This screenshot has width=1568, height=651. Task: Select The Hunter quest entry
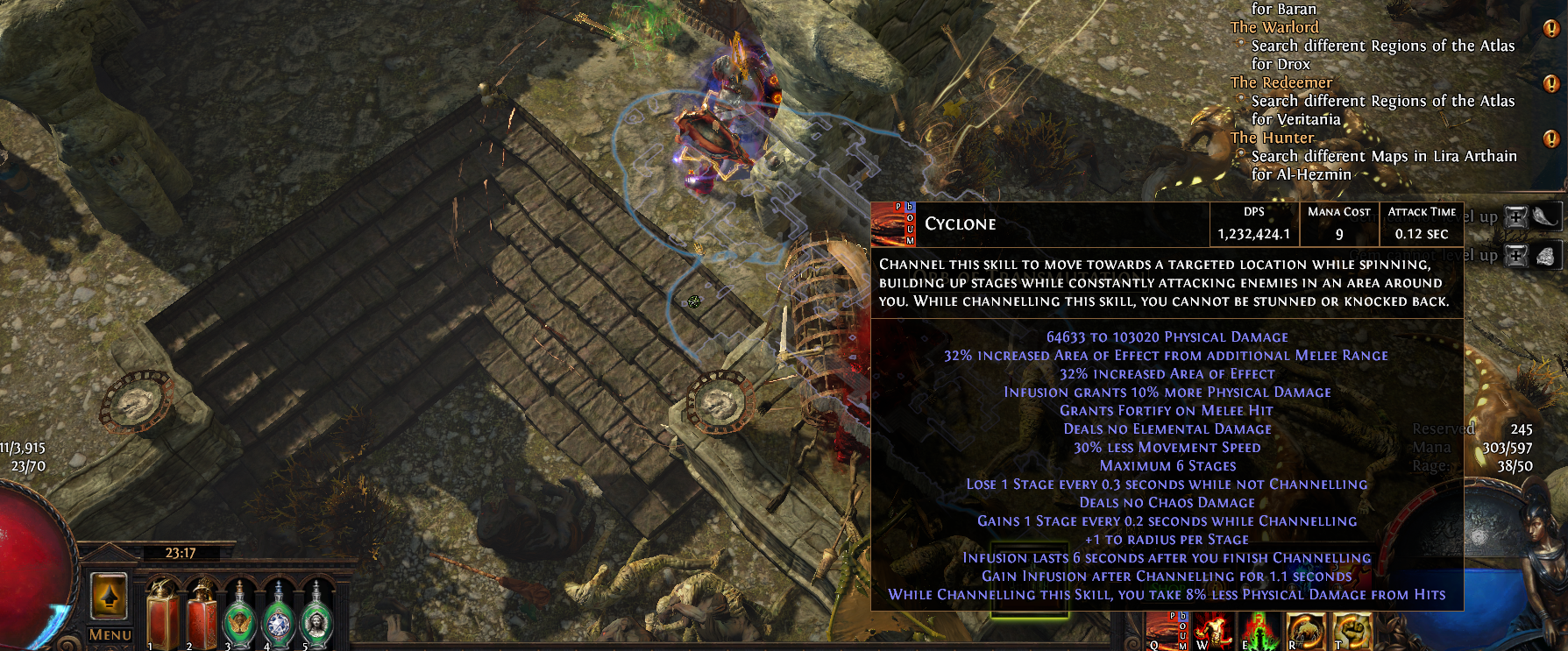1273,138
